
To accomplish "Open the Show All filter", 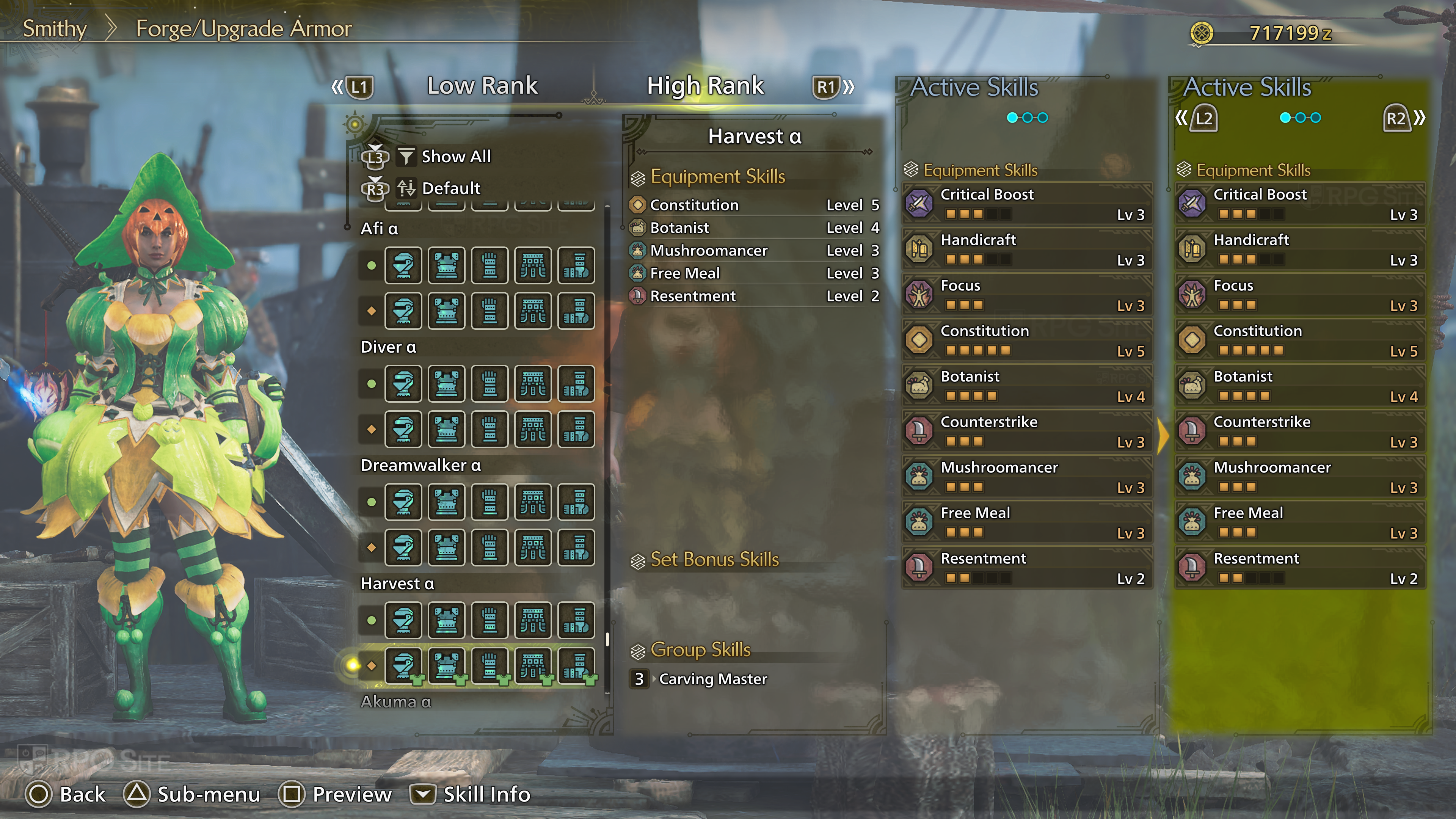I will 455,157.
